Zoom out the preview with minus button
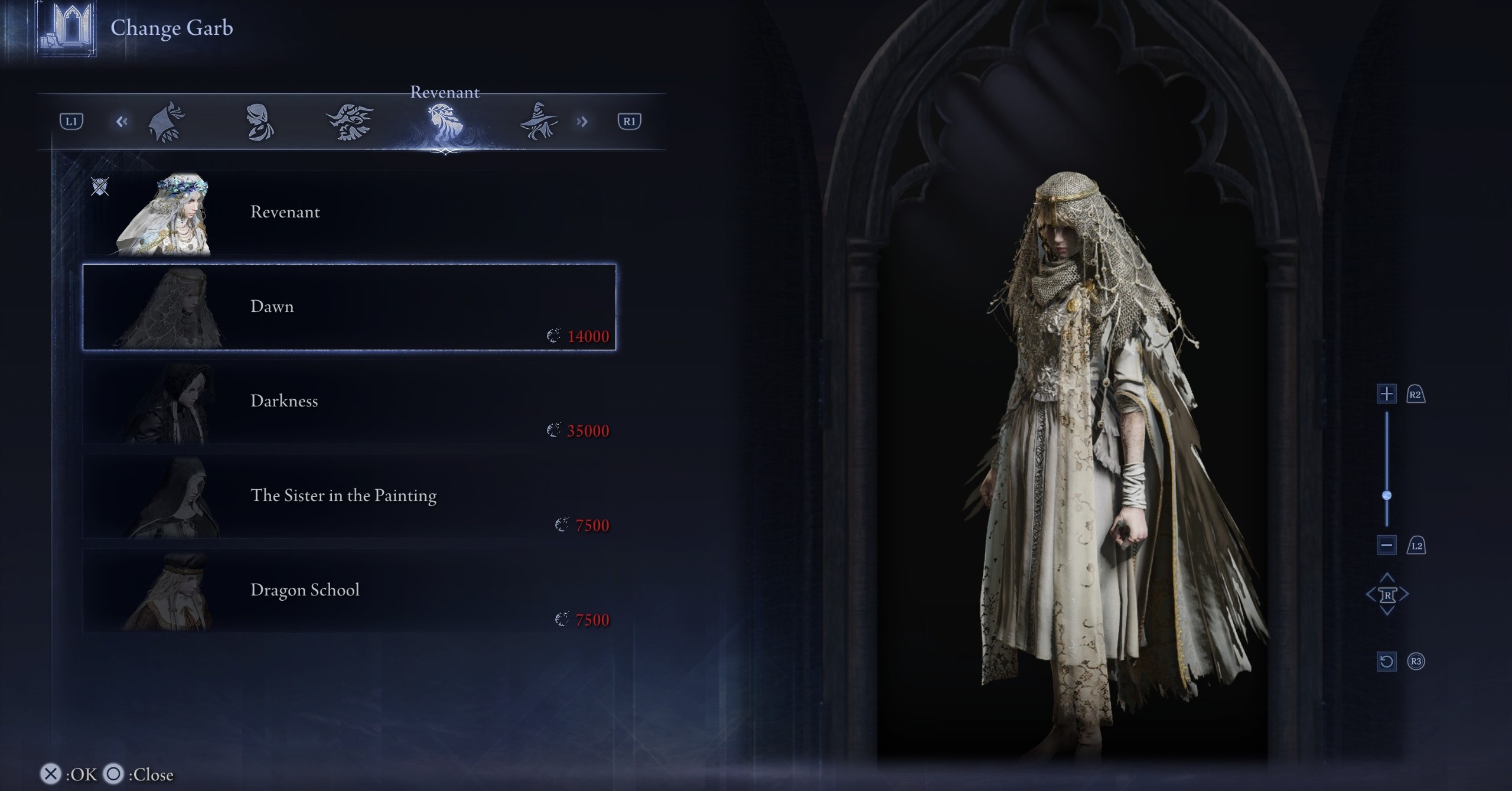 [x=1387, y=545]
